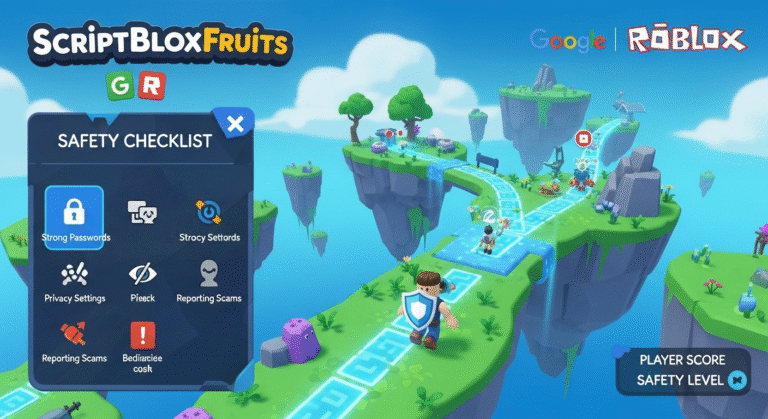Select the Strong Passwords padlock tile
Image resolution: width=768 pixels, height=419 pixels.
[74, 213]
